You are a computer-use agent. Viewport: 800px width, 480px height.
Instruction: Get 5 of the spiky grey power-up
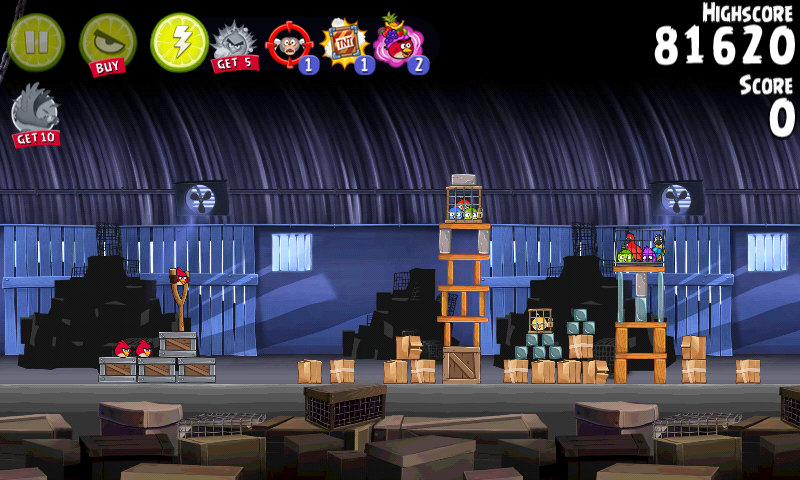[x=235, y=46]
